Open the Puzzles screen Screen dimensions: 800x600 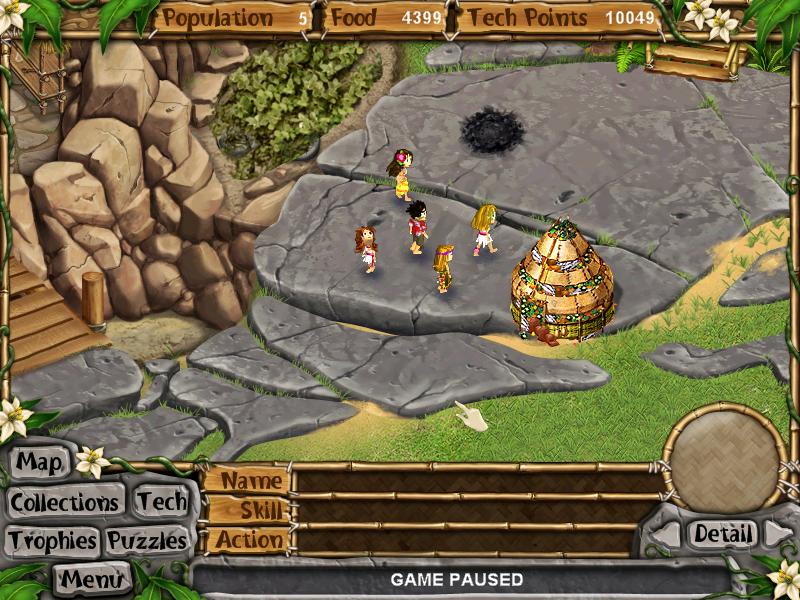pos(147,541)
